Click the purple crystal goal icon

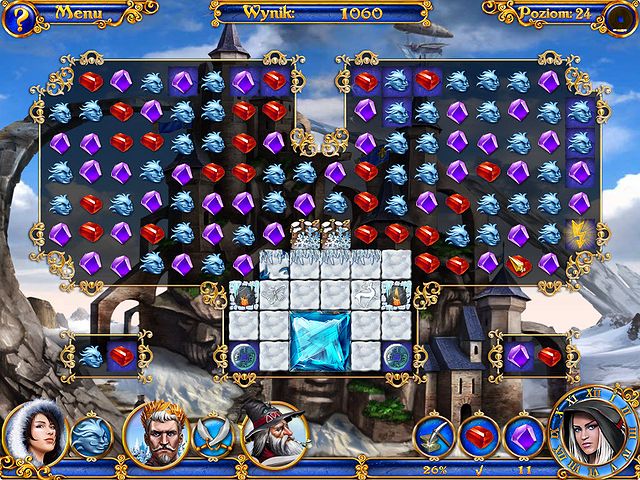click(x=522, y=437)
